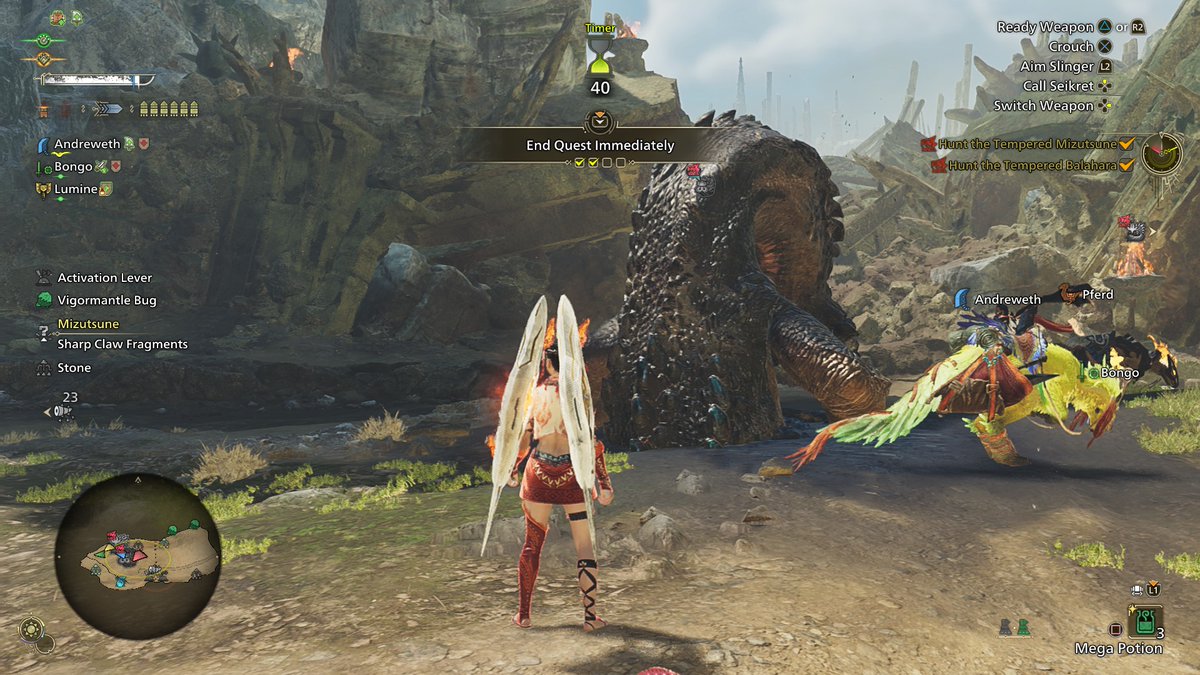Select the Stone slinger ammo entry
This screenshot has width=1200, height=675.
73,368
